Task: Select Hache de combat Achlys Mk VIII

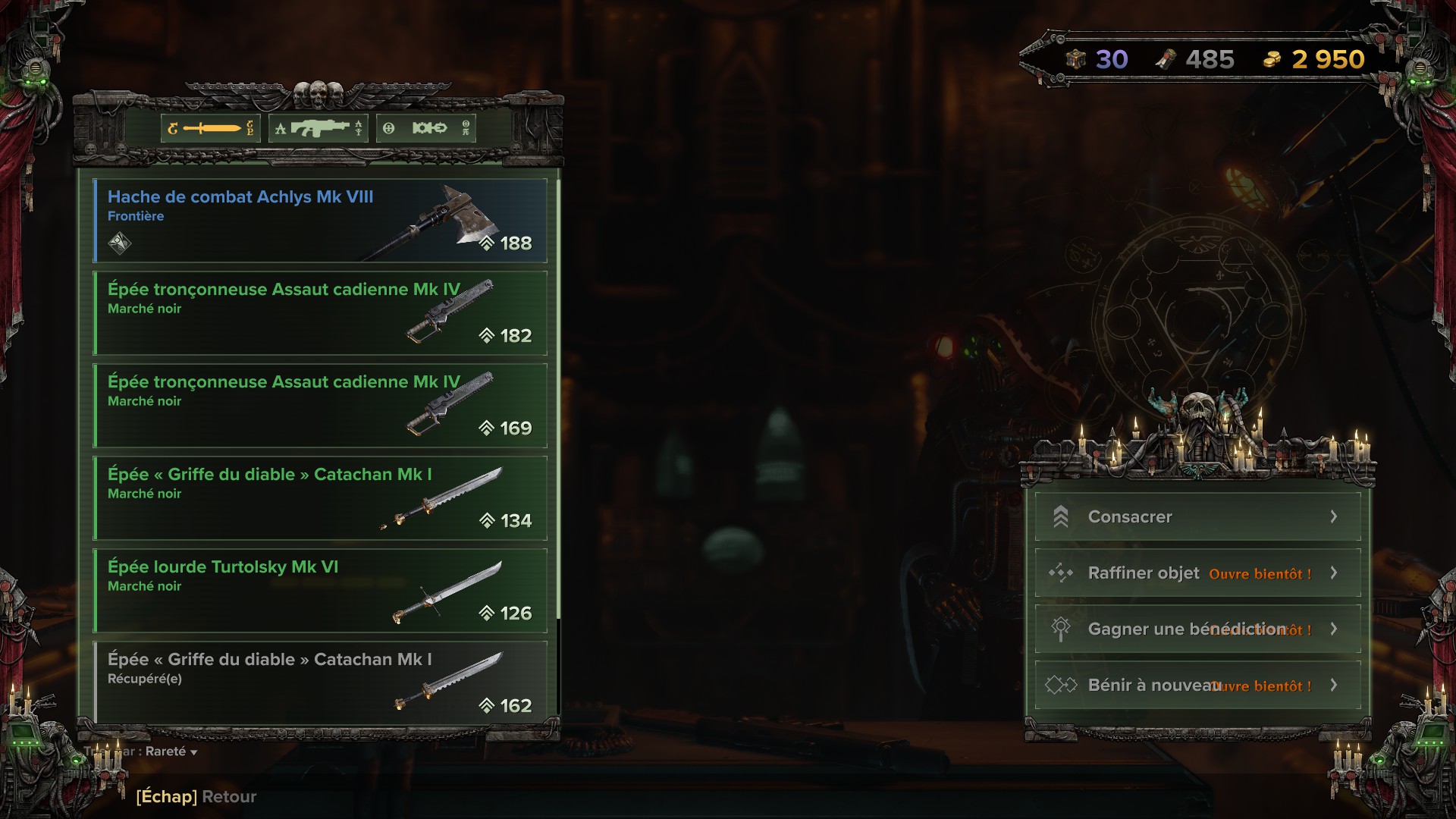Action: [x=320, y=221]
